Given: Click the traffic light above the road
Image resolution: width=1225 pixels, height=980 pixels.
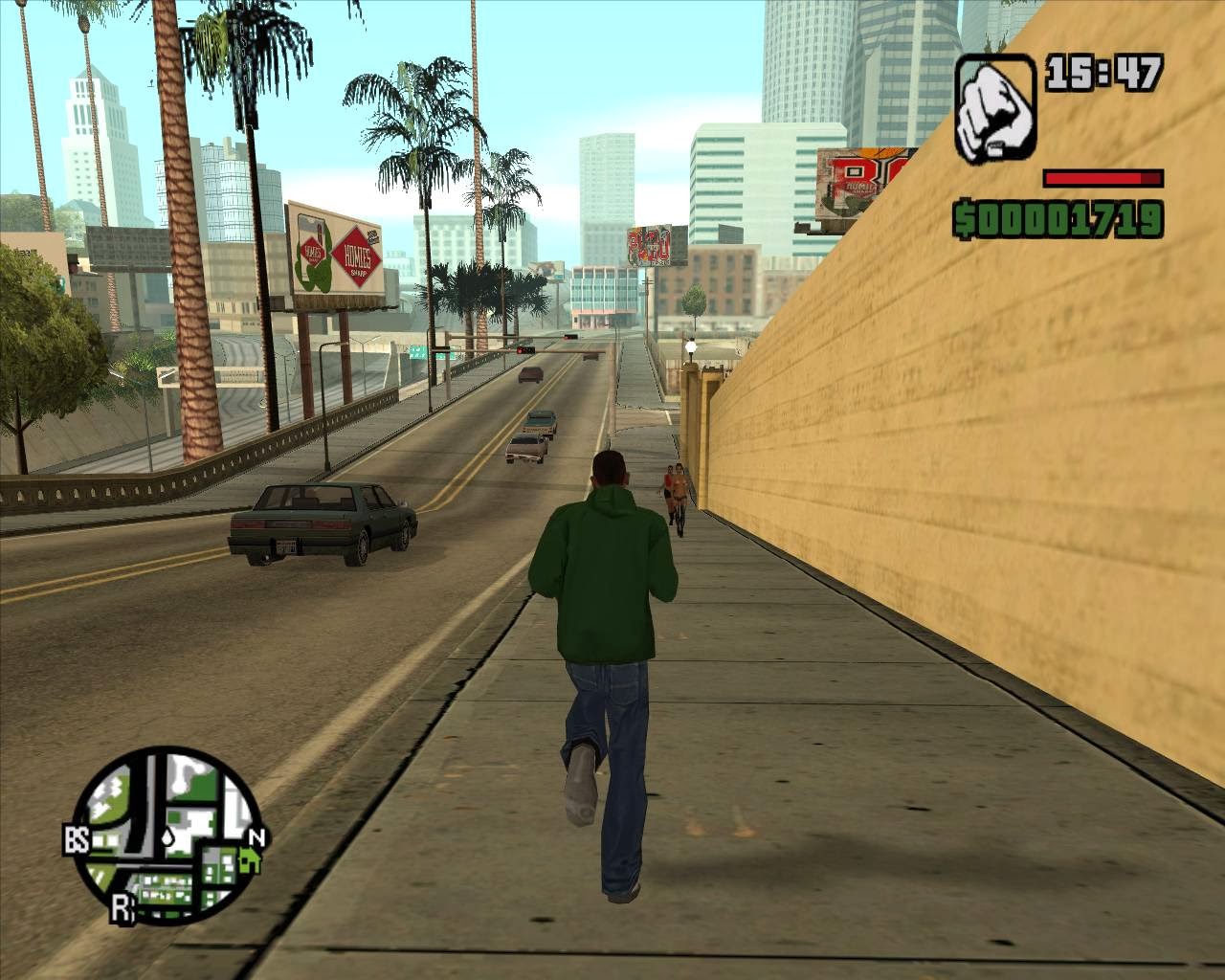Looking at the screenshot, I should [x=526, y=349].
